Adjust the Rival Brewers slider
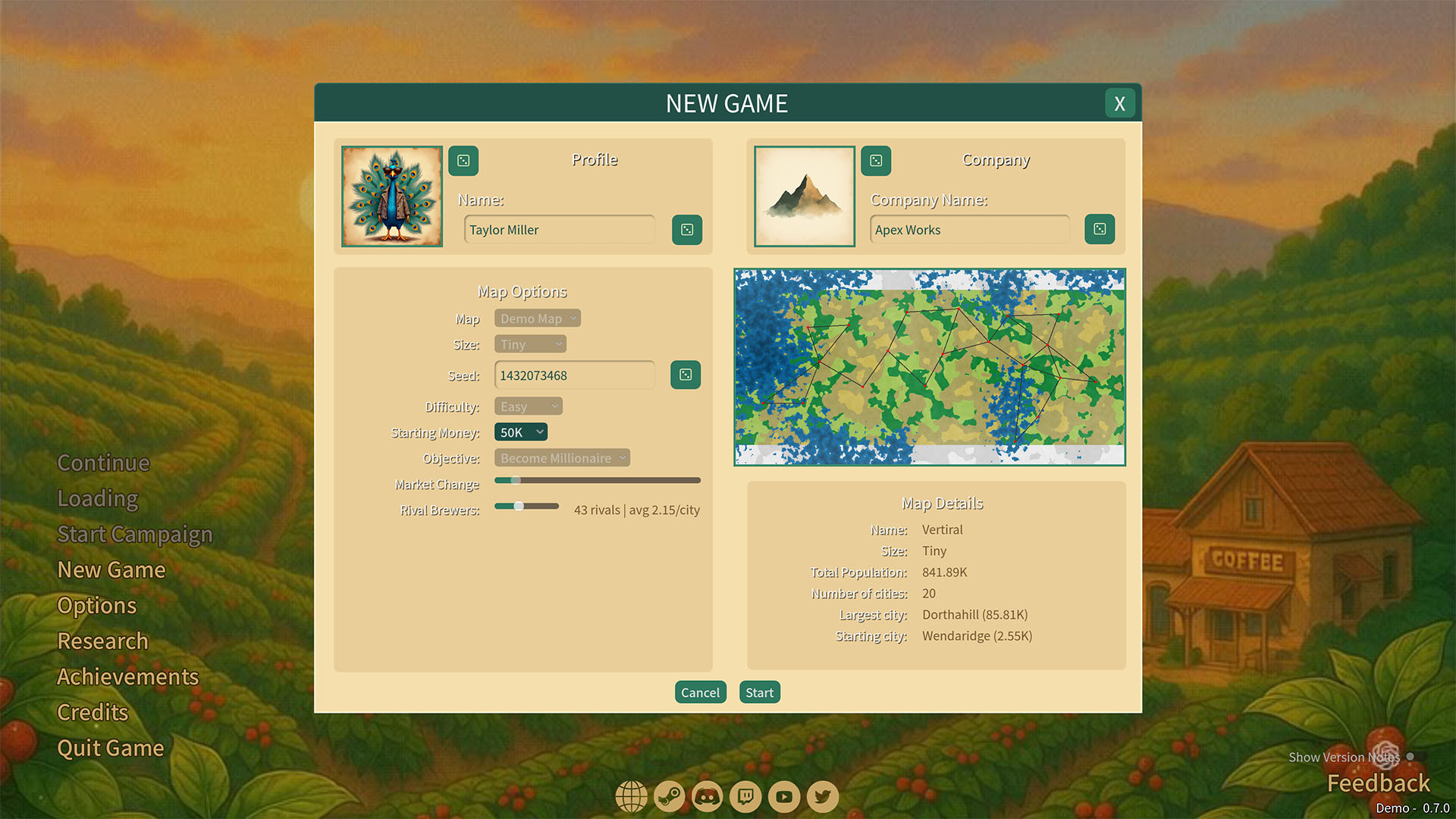1456x819 pixels. pos(519,506)
